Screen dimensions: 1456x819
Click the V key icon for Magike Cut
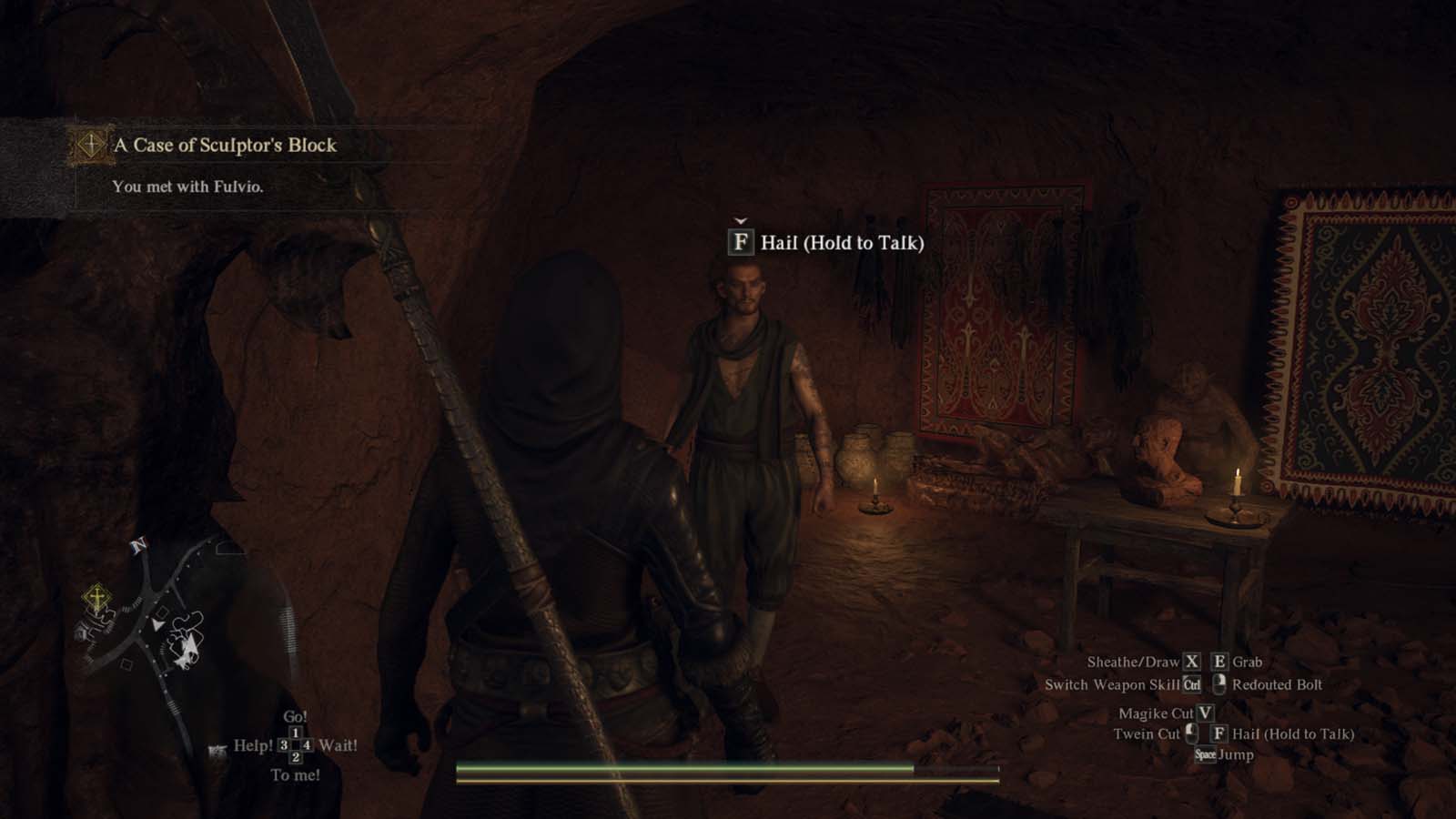pos(1205,713)
